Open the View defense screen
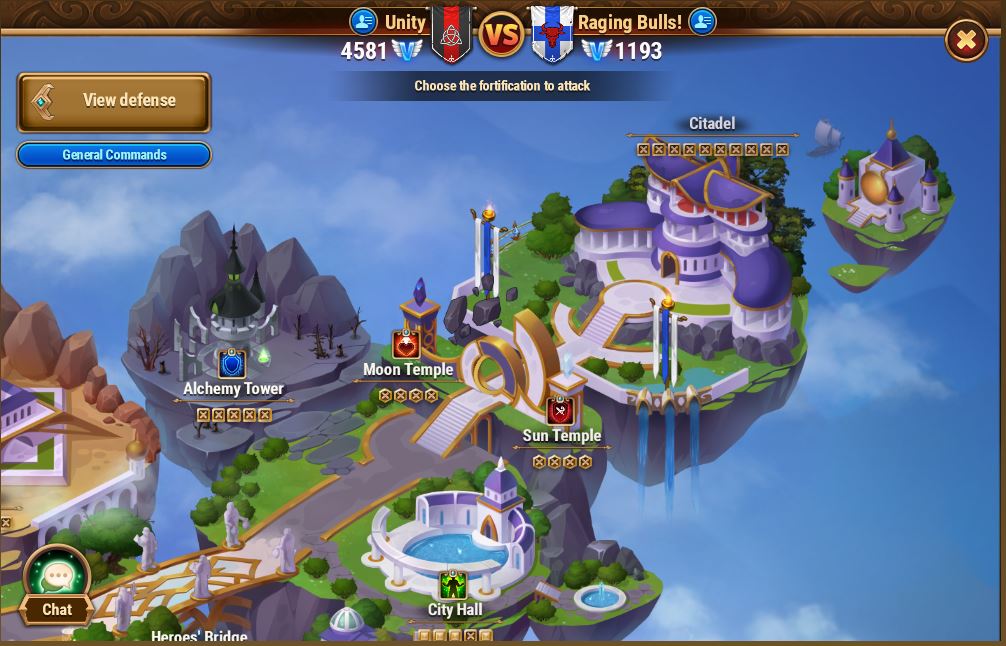 click(114, 101)
